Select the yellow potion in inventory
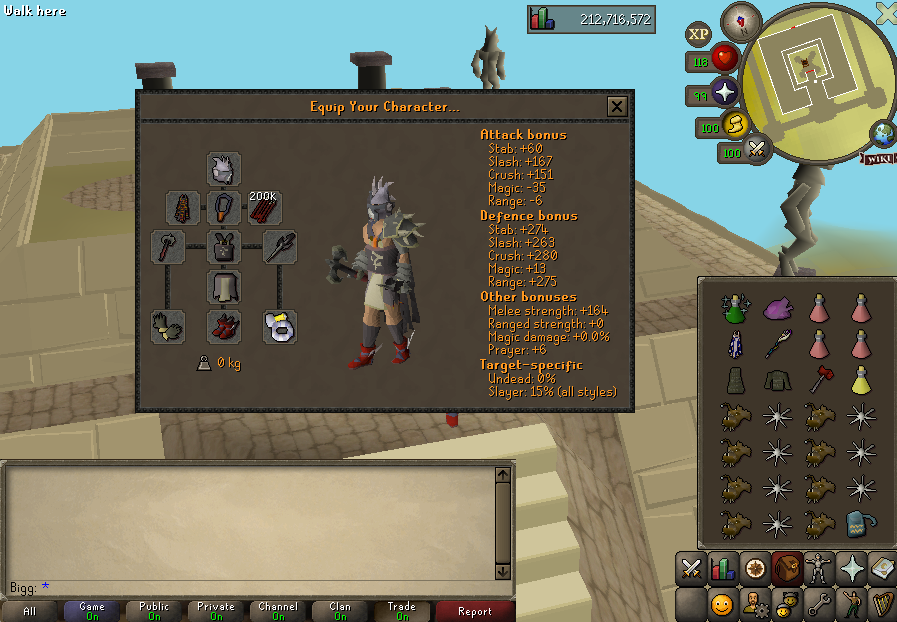Image resolution: width=897 pixels, height=622 pixels. (x=859, y=380)
